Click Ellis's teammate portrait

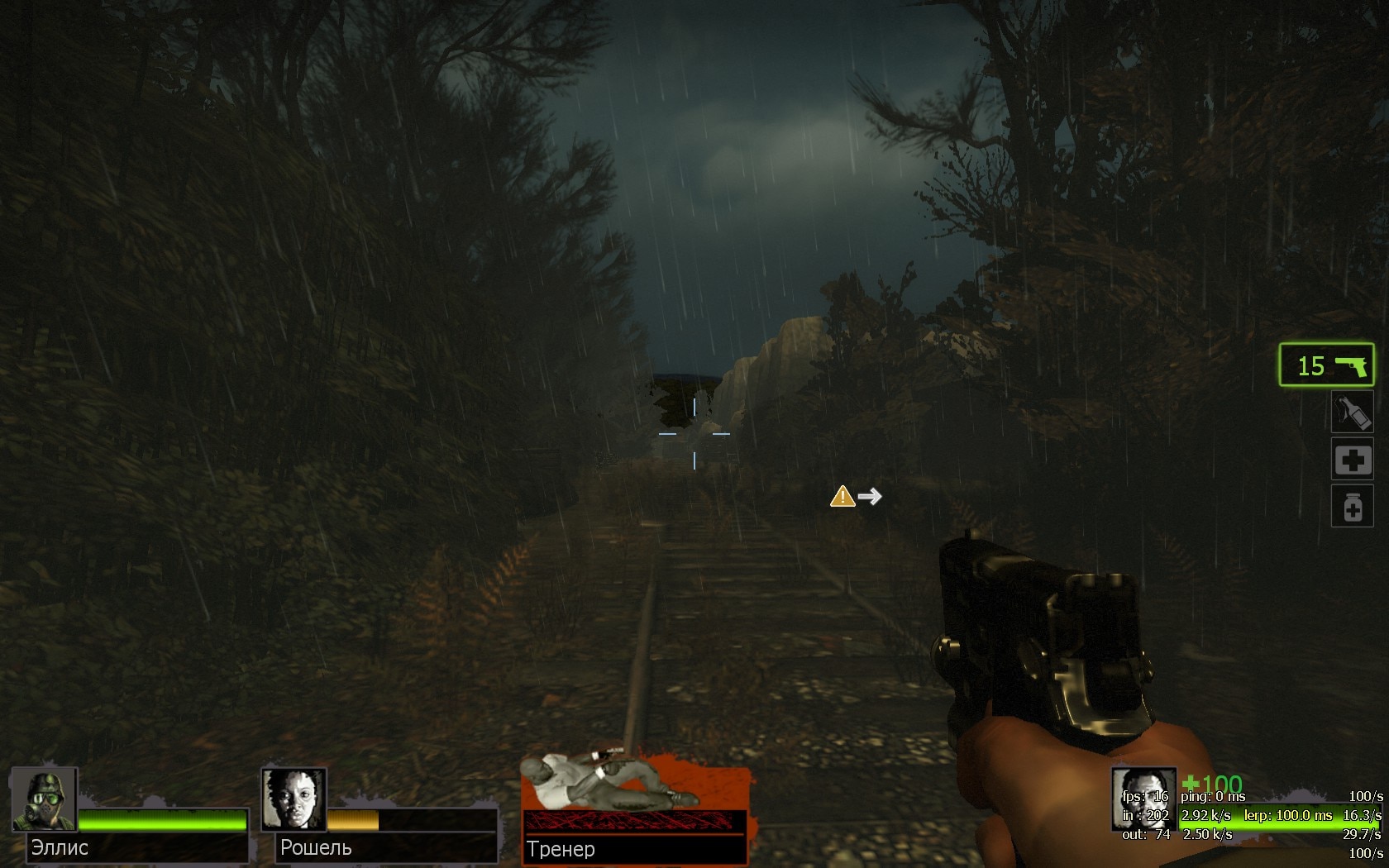pos(44,799)
